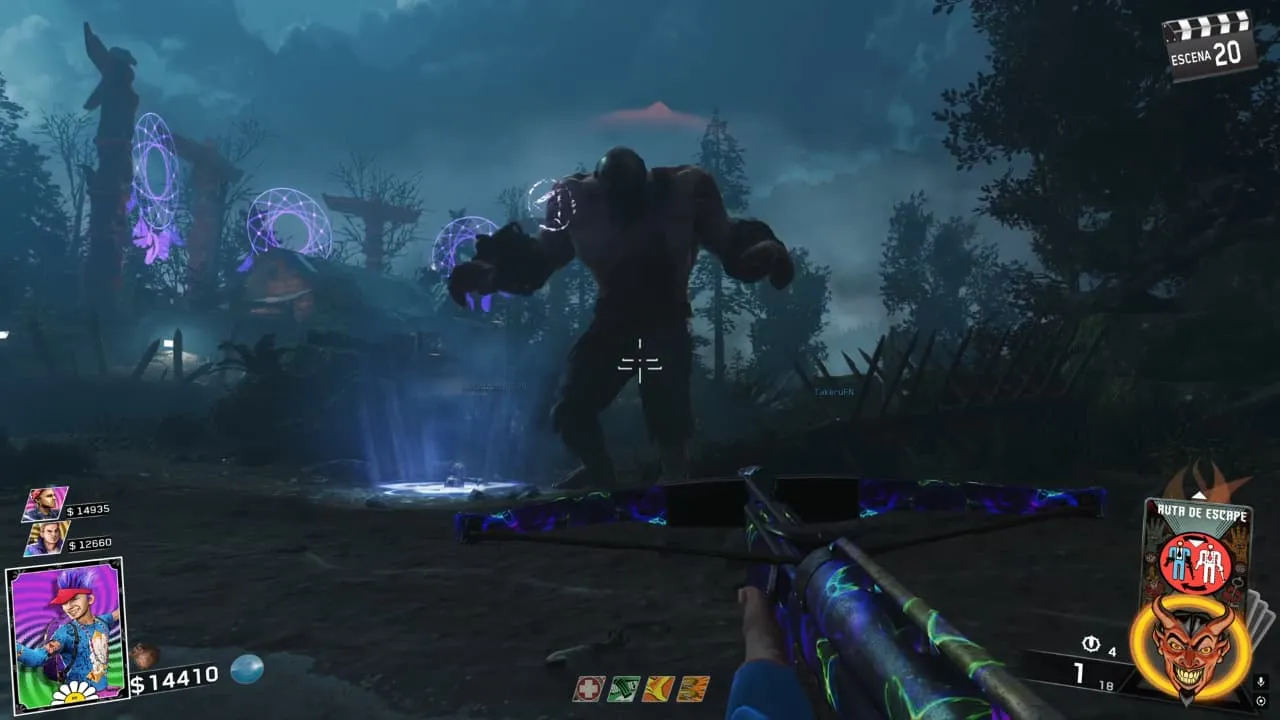The height and width of the screenshot is (720, 1280).
Task: Click the green perk icon
Action: pos(622,689)
